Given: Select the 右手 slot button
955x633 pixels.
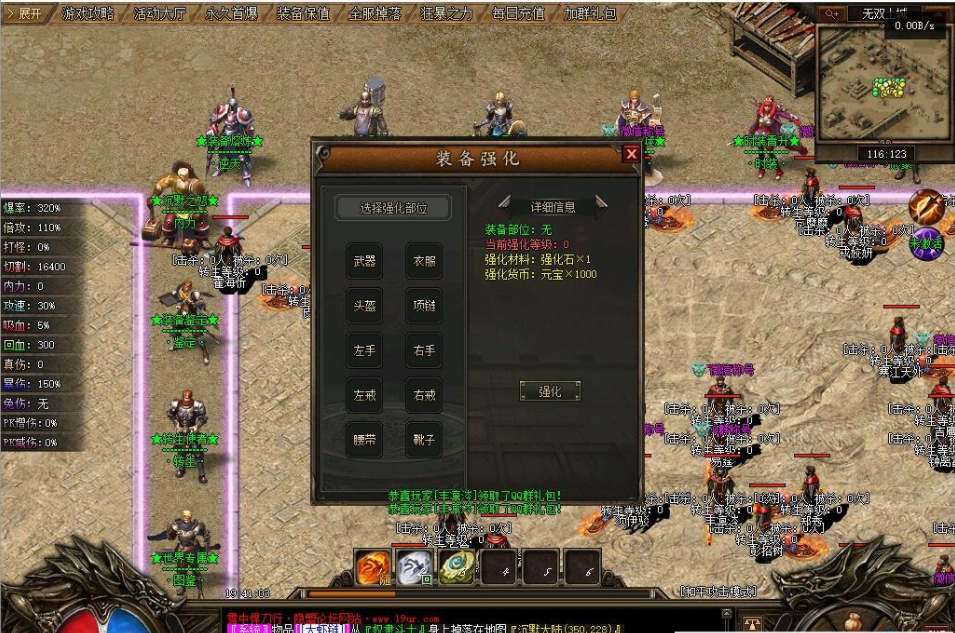Looking at the screenshot, I should 424,351.
